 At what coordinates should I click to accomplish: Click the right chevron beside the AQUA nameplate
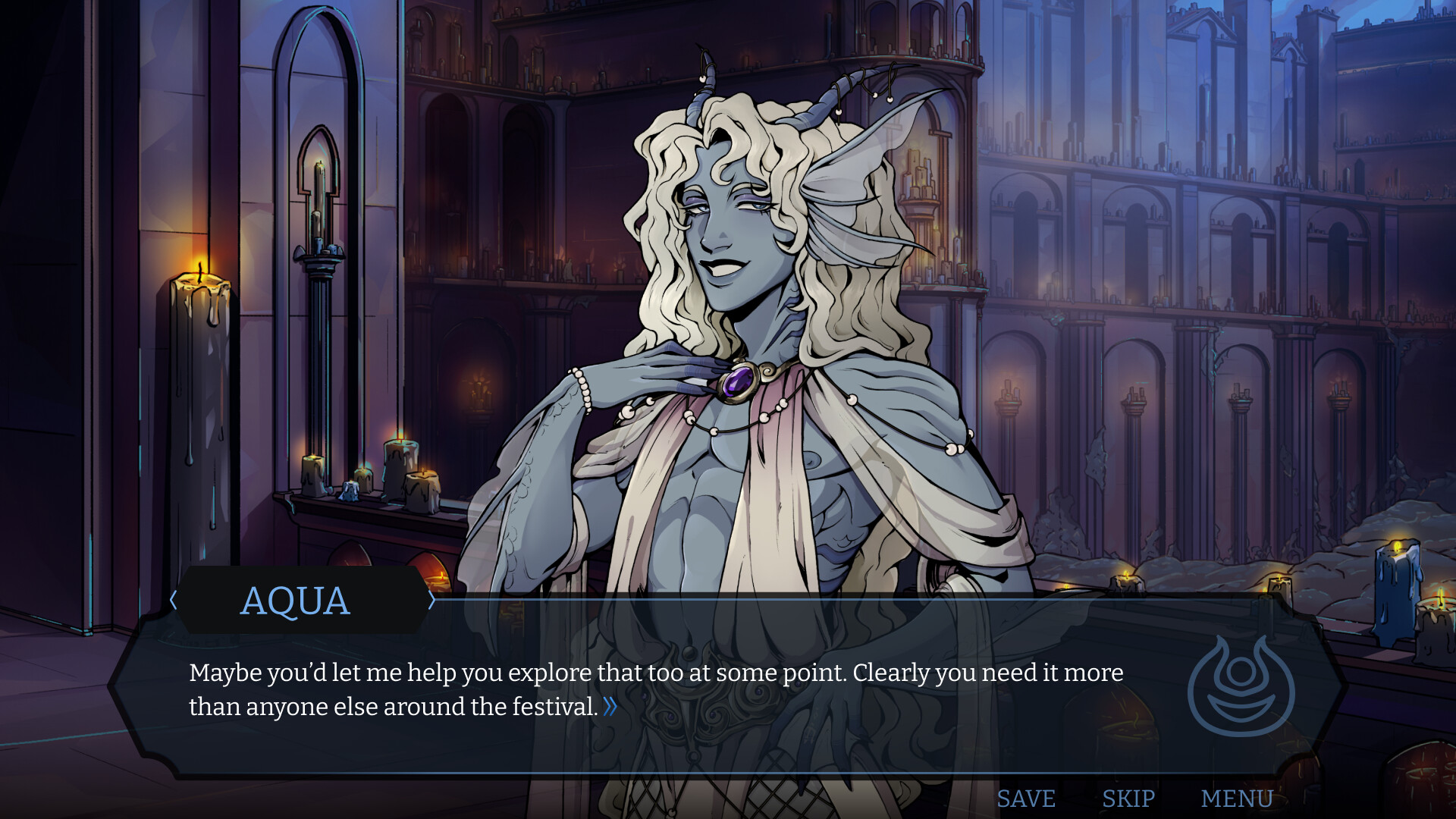click(x=431, y=600)
